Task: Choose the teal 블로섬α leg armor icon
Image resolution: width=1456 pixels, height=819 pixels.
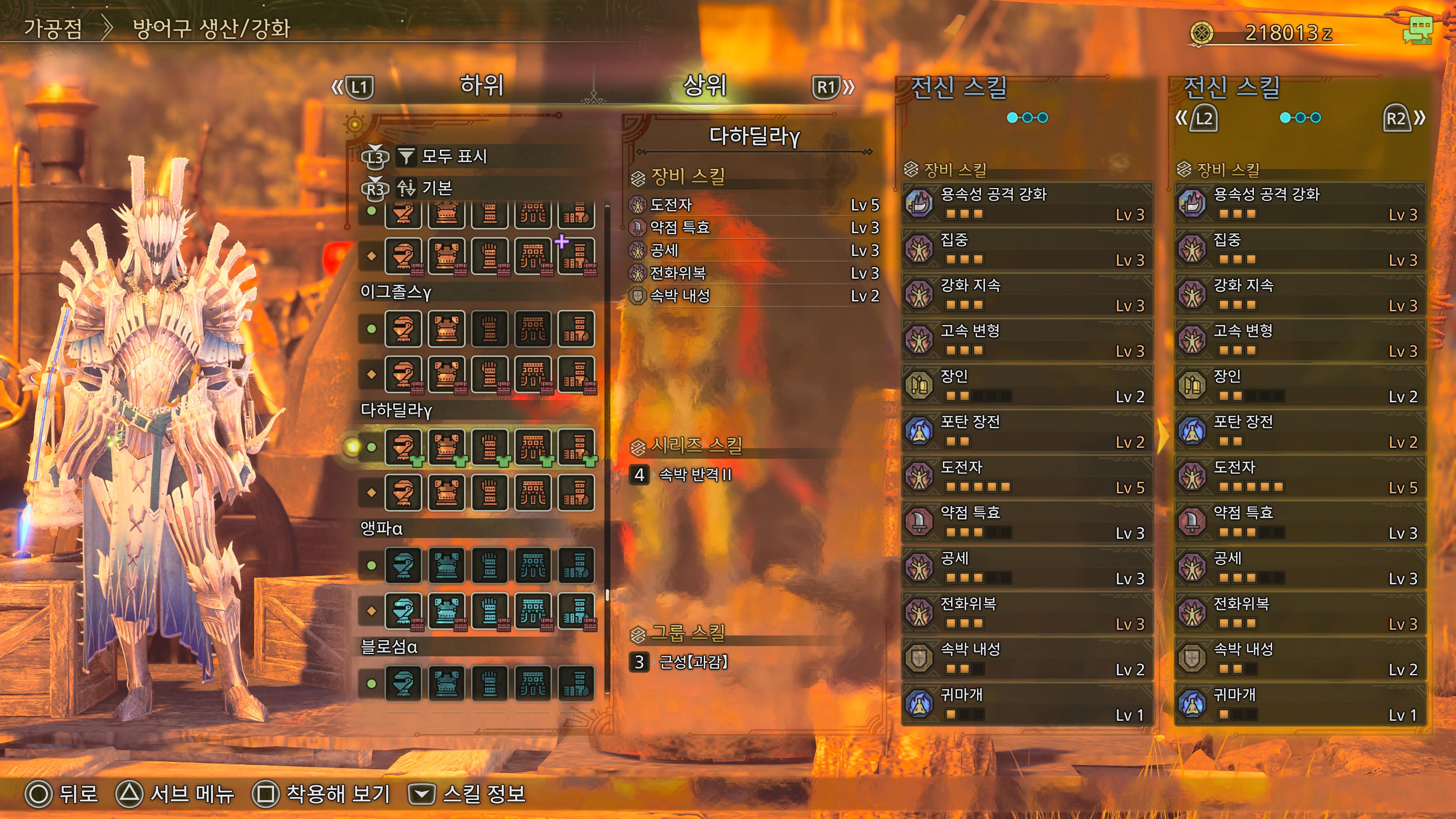Action: point(576,683)
